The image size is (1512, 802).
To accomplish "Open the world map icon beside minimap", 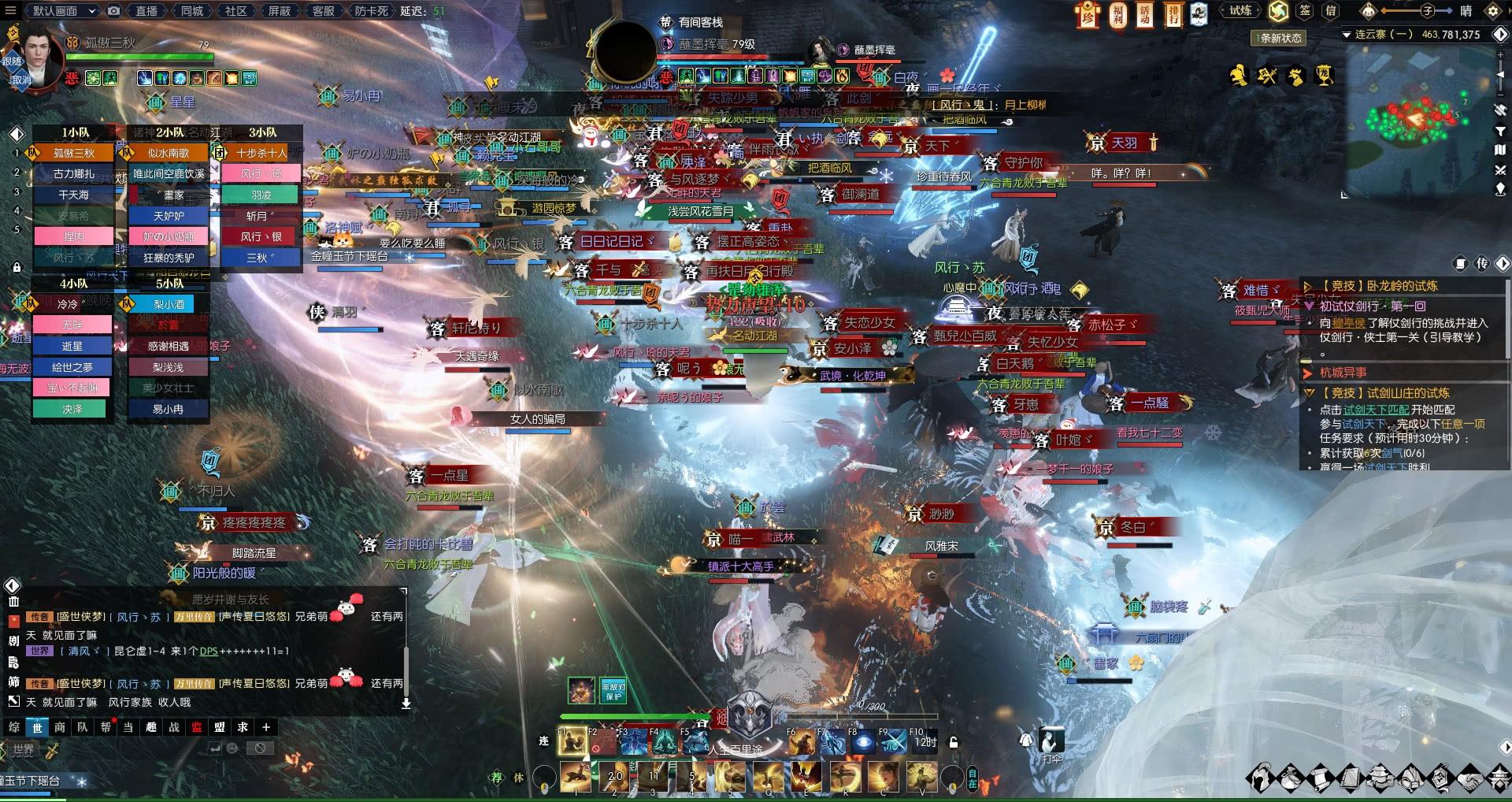I will tap(1500, 150).
